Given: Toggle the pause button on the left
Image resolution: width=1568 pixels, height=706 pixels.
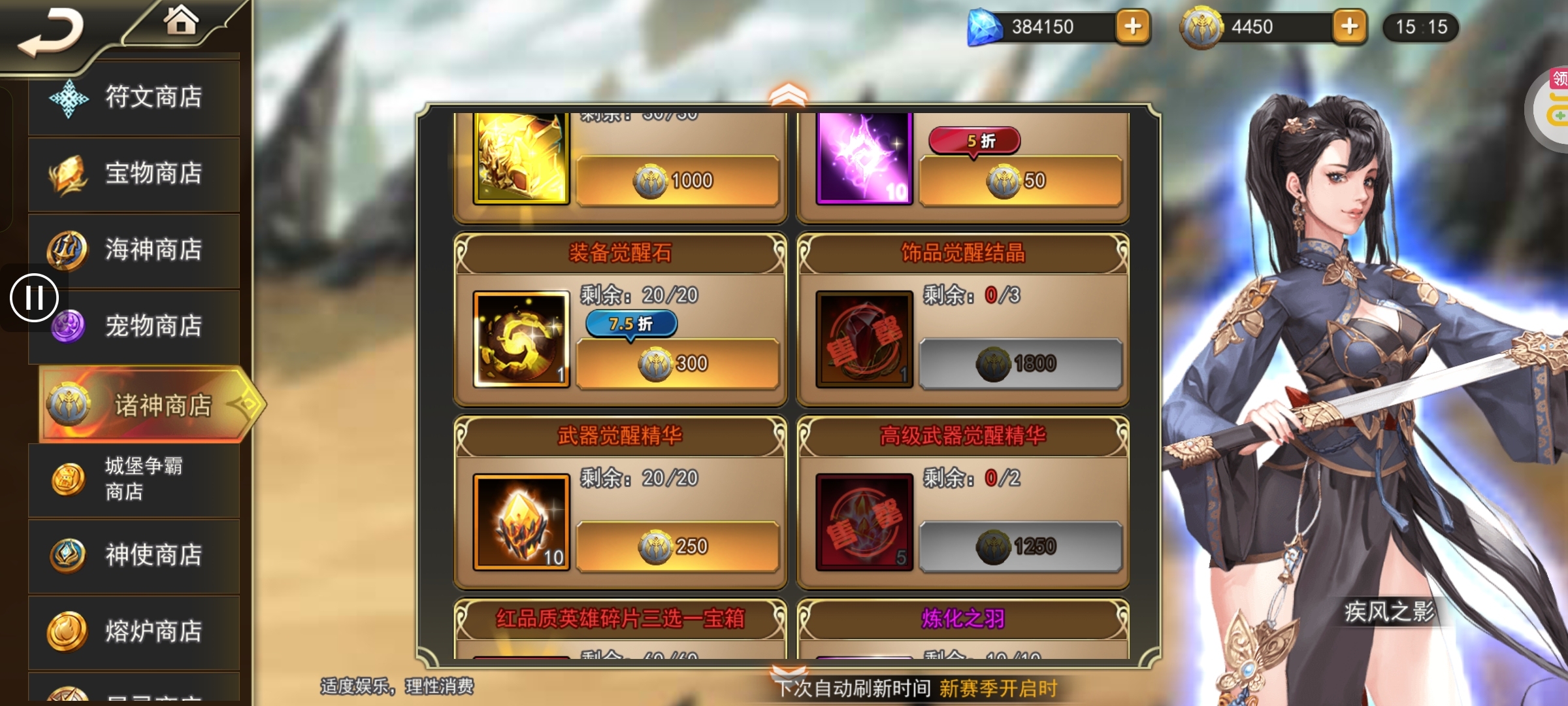Looking at the screenshot, I should [36, 296].
